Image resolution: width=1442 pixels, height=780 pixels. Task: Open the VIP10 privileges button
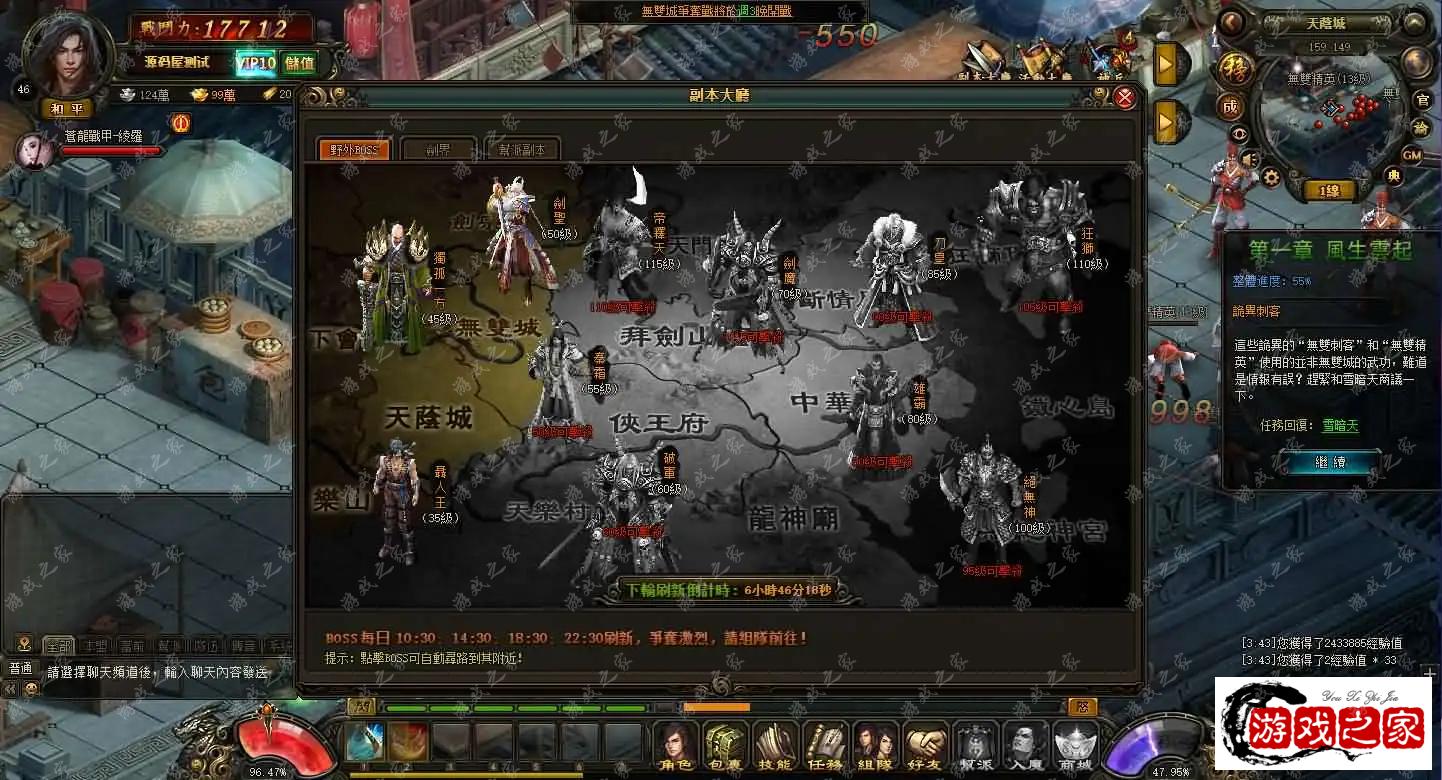(x=256, y=63)
